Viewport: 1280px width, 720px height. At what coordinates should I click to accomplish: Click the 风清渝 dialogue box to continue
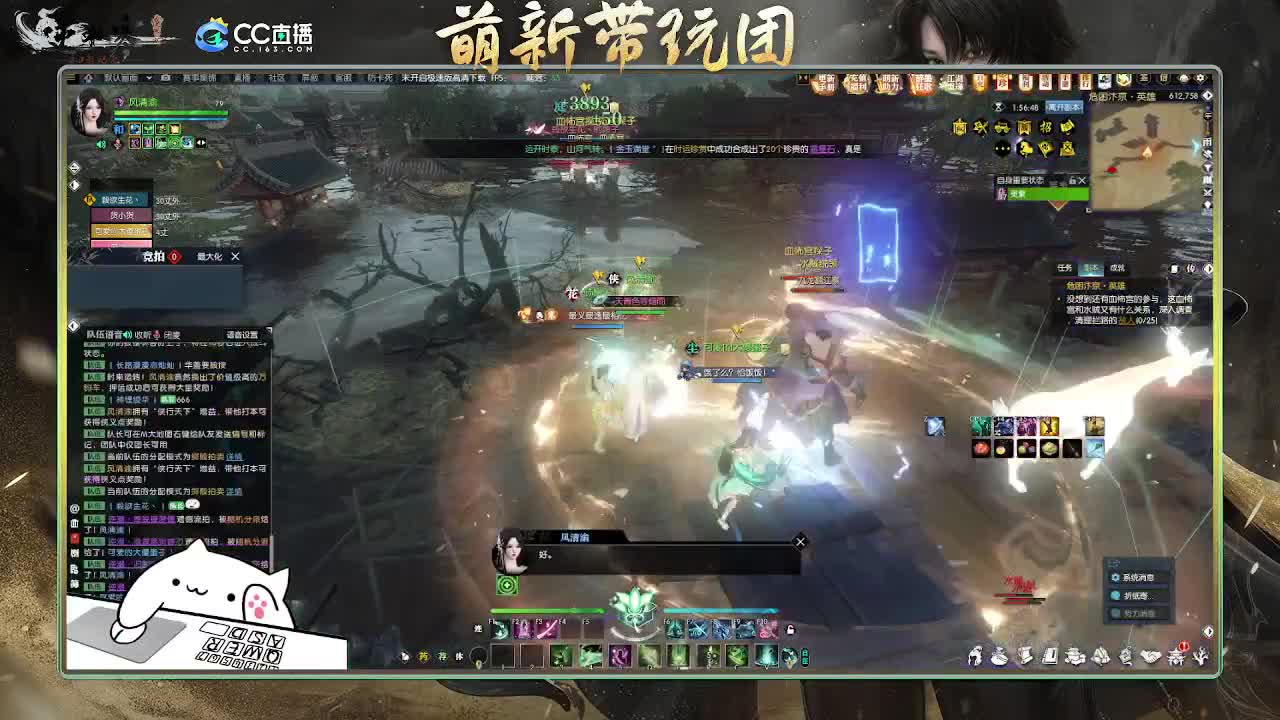point(640,556)
